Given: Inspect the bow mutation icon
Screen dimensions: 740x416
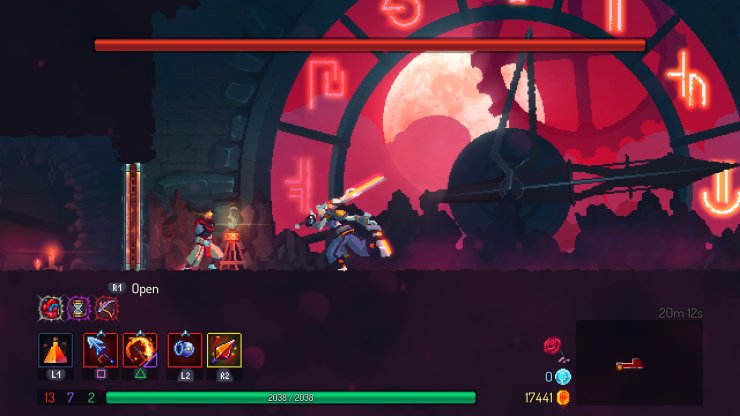Looking at the screenshot, I should point(106,308).
